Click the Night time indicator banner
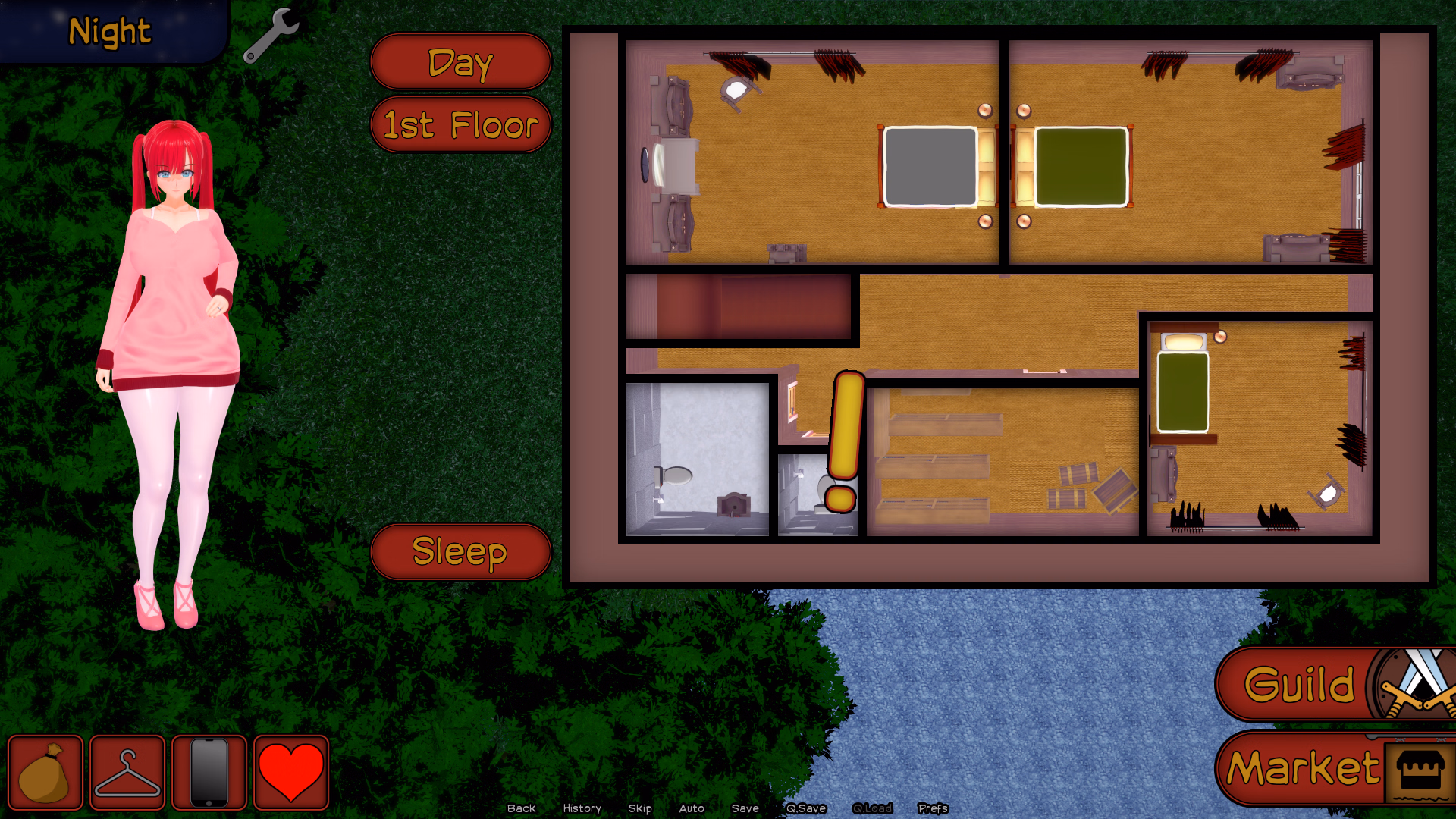The image size is (1456, 819). coord(108,32)
